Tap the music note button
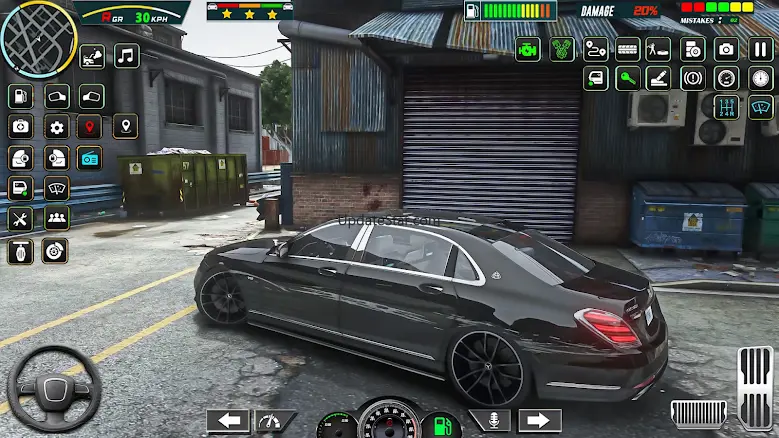The width and height of the screenshot is (779, 438). (127, 55)
